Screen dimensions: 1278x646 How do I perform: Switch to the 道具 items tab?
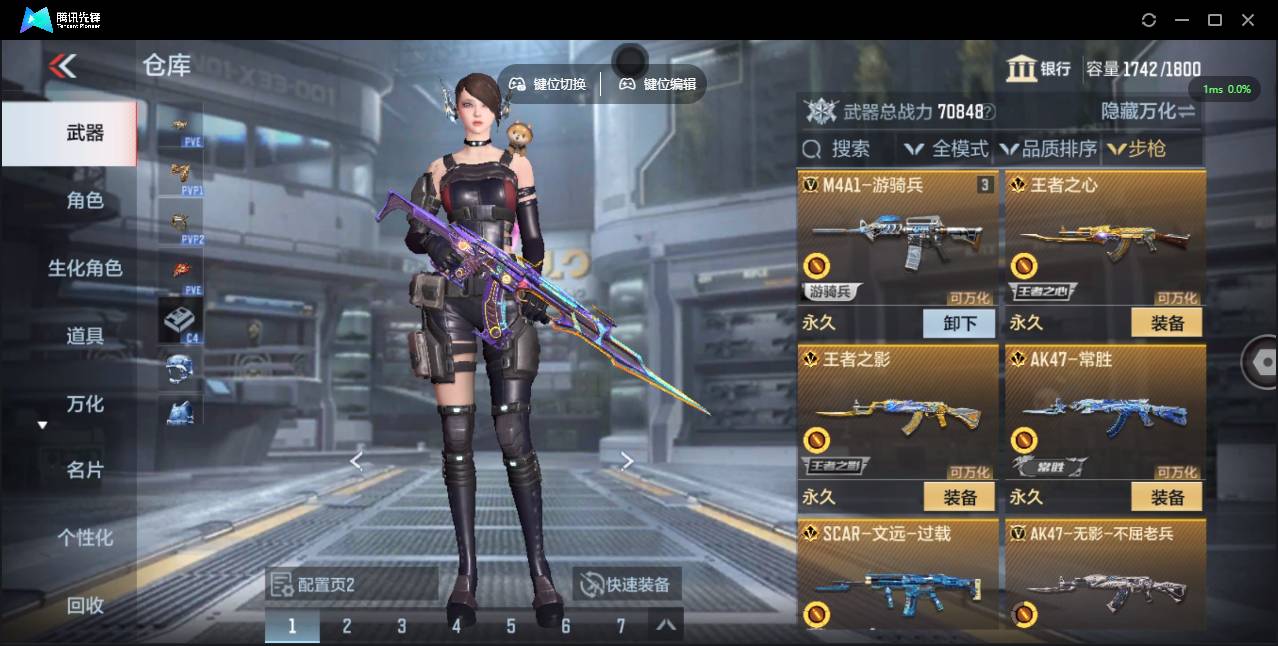click(84, 336)
